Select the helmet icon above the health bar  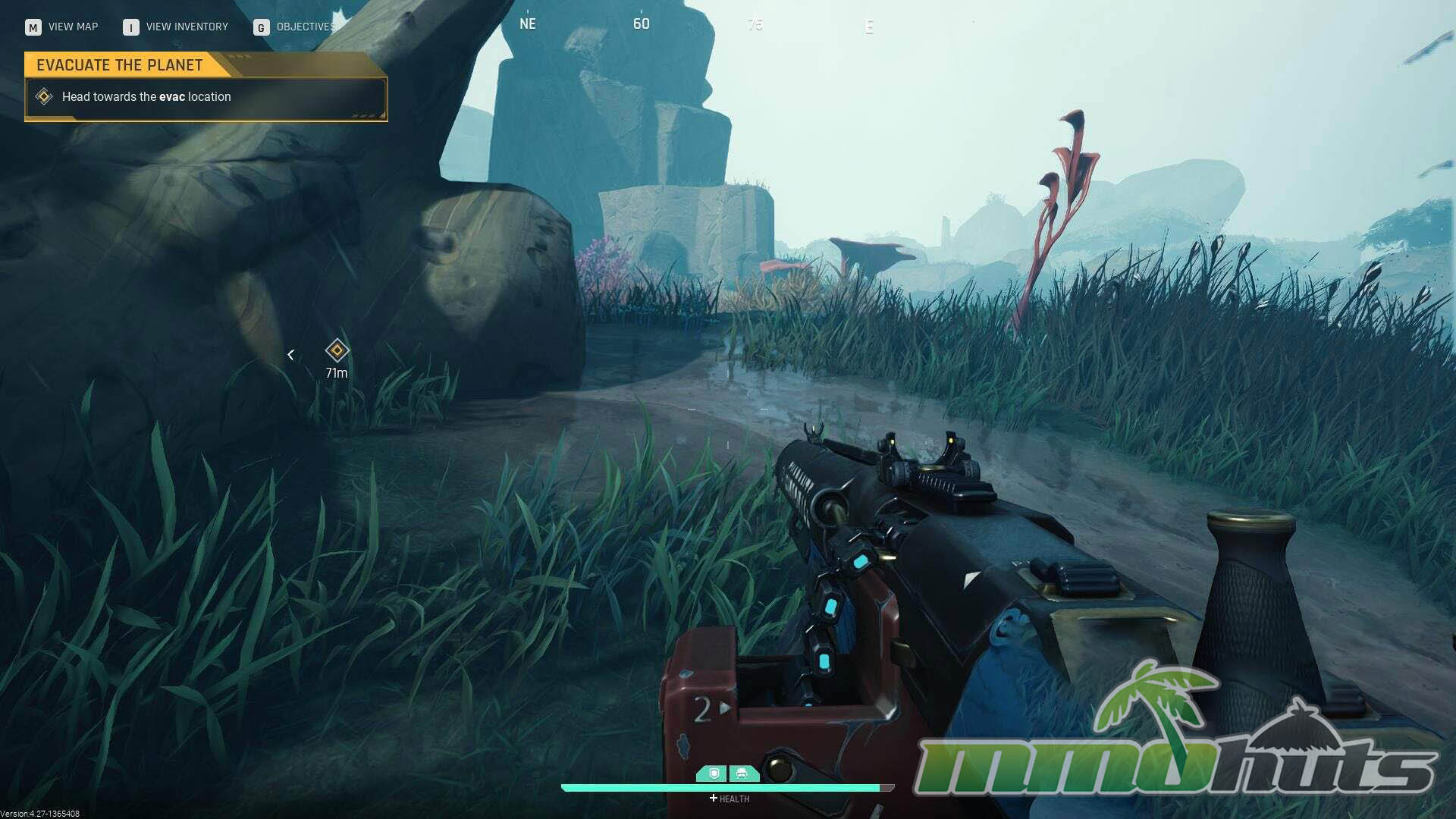coord(742,773)
